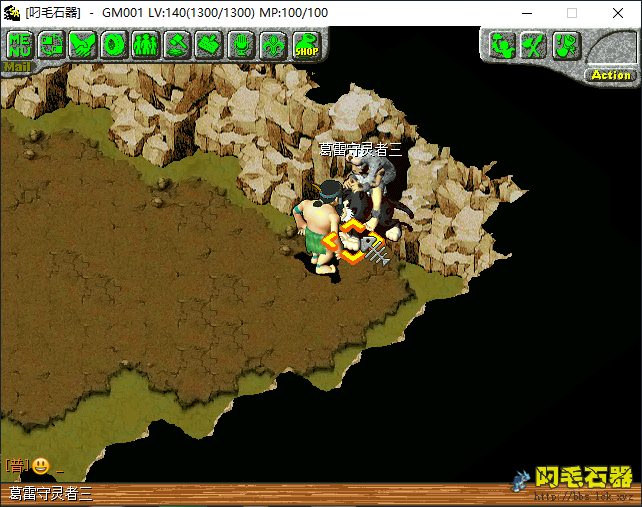The width and height of the screenshot is (642, 507).
Task: Open the Mail tab
Action: (x=17, y=67)
